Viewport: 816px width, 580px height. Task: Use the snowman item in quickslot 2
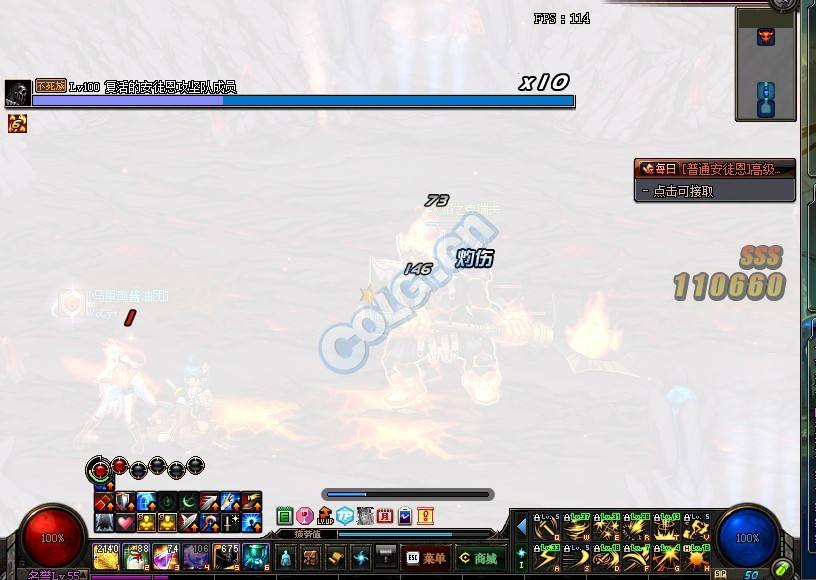click(136, 557)
